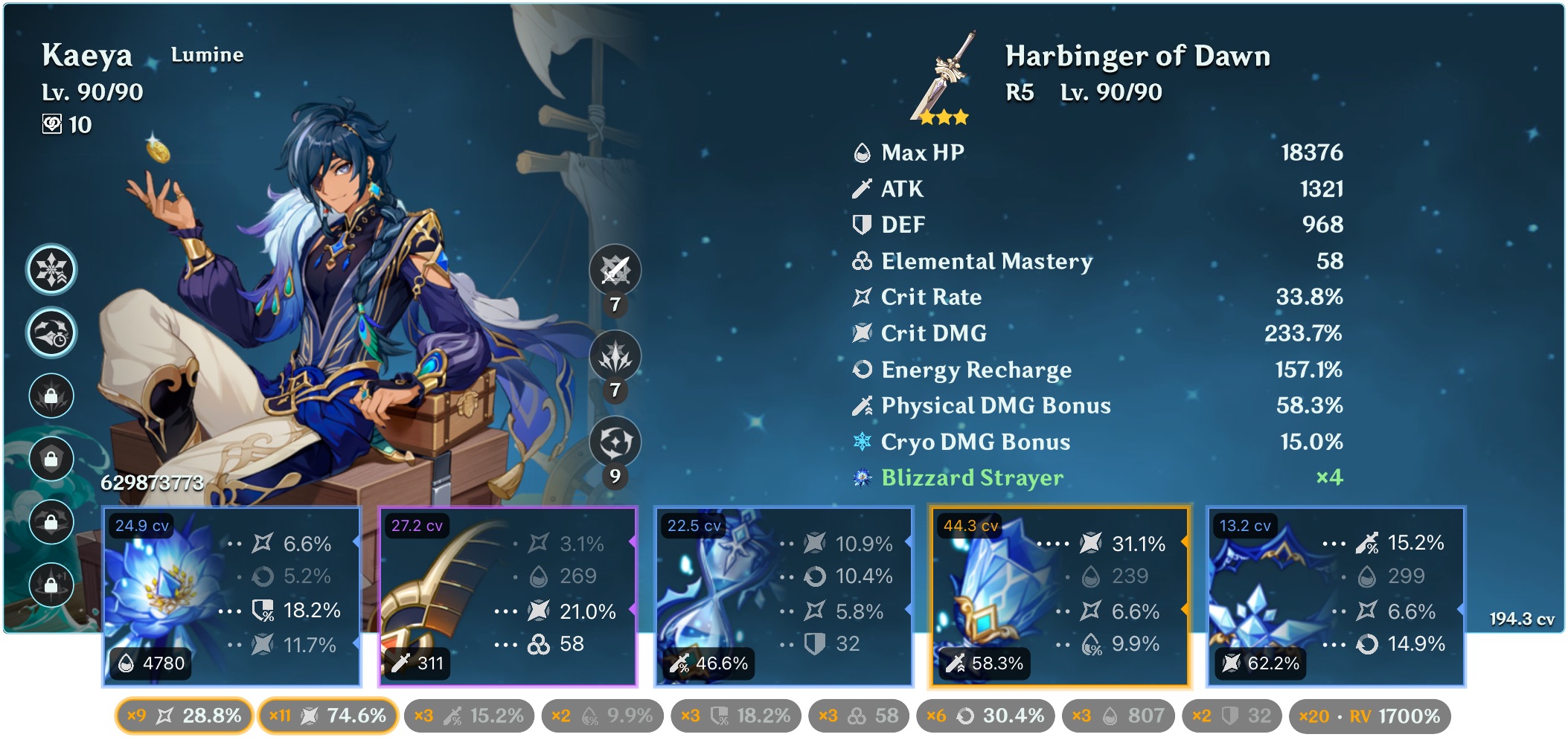Select the Normal Attack talent icon
Image resolution: width=1568 pixels, height=740 pixels.
(x=614, y=270)
